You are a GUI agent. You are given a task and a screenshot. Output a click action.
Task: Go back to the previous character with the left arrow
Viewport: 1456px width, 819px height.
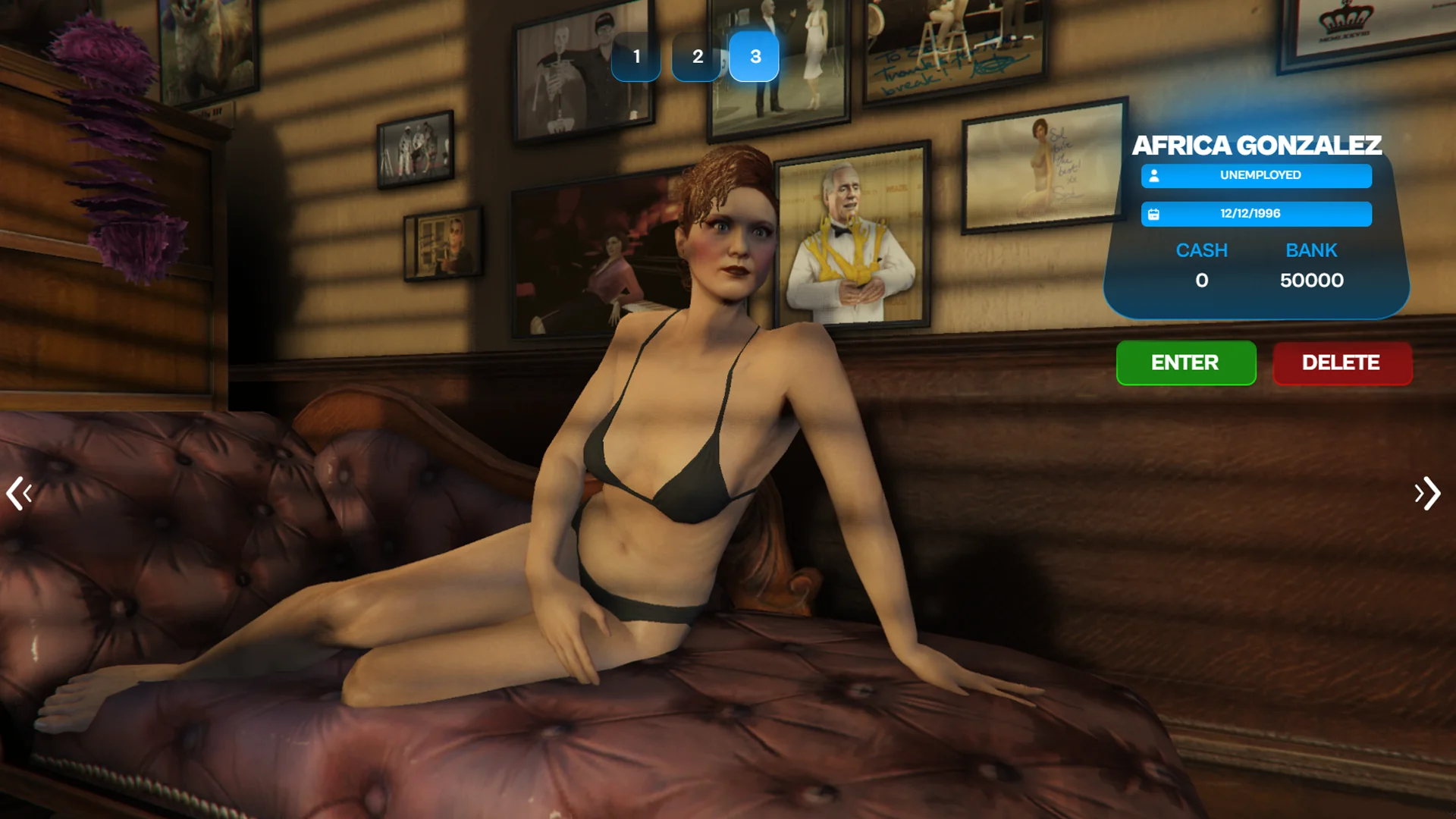20,494
